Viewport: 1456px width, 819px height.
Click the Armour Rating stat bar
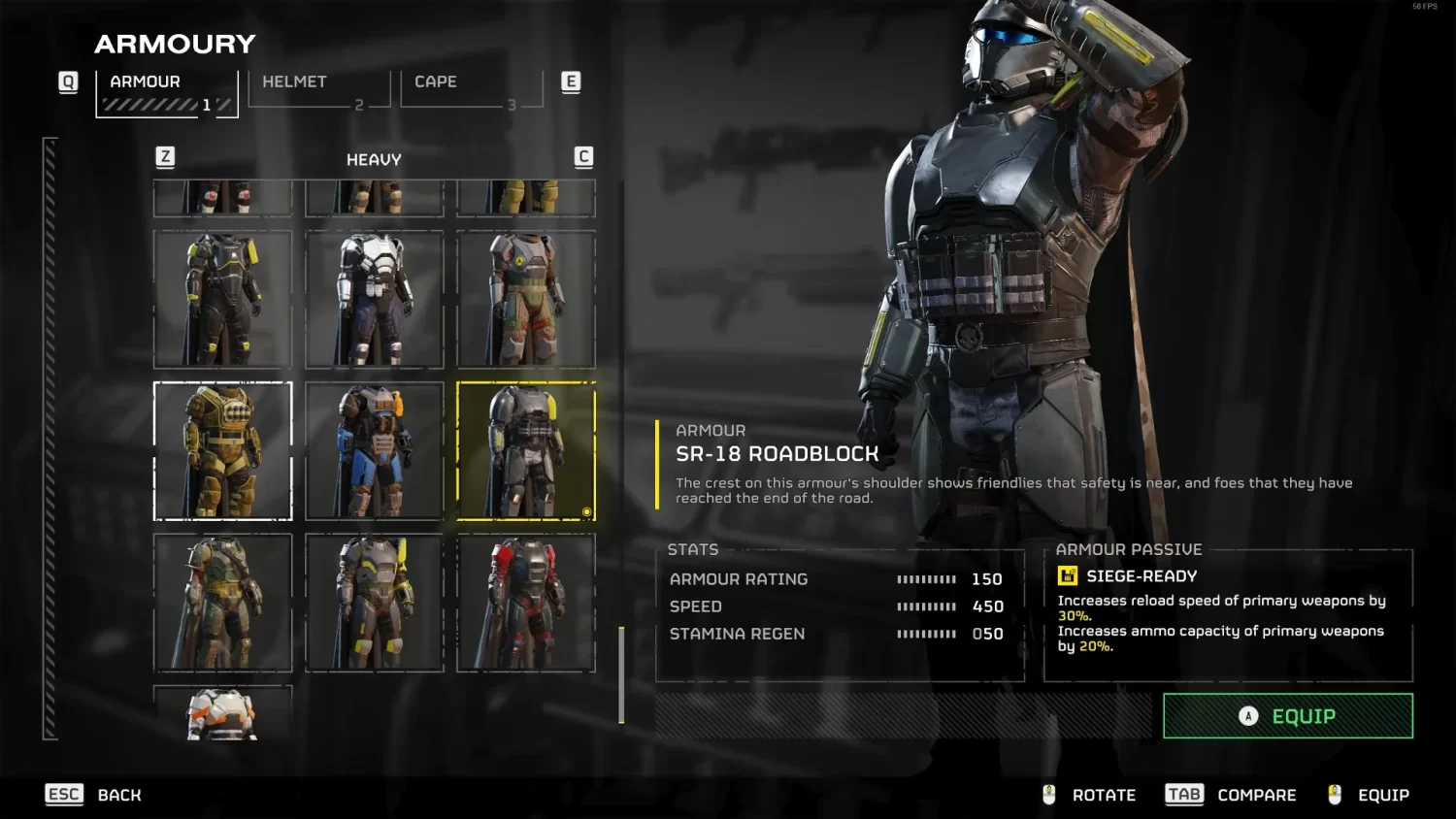tap(927, 578)
